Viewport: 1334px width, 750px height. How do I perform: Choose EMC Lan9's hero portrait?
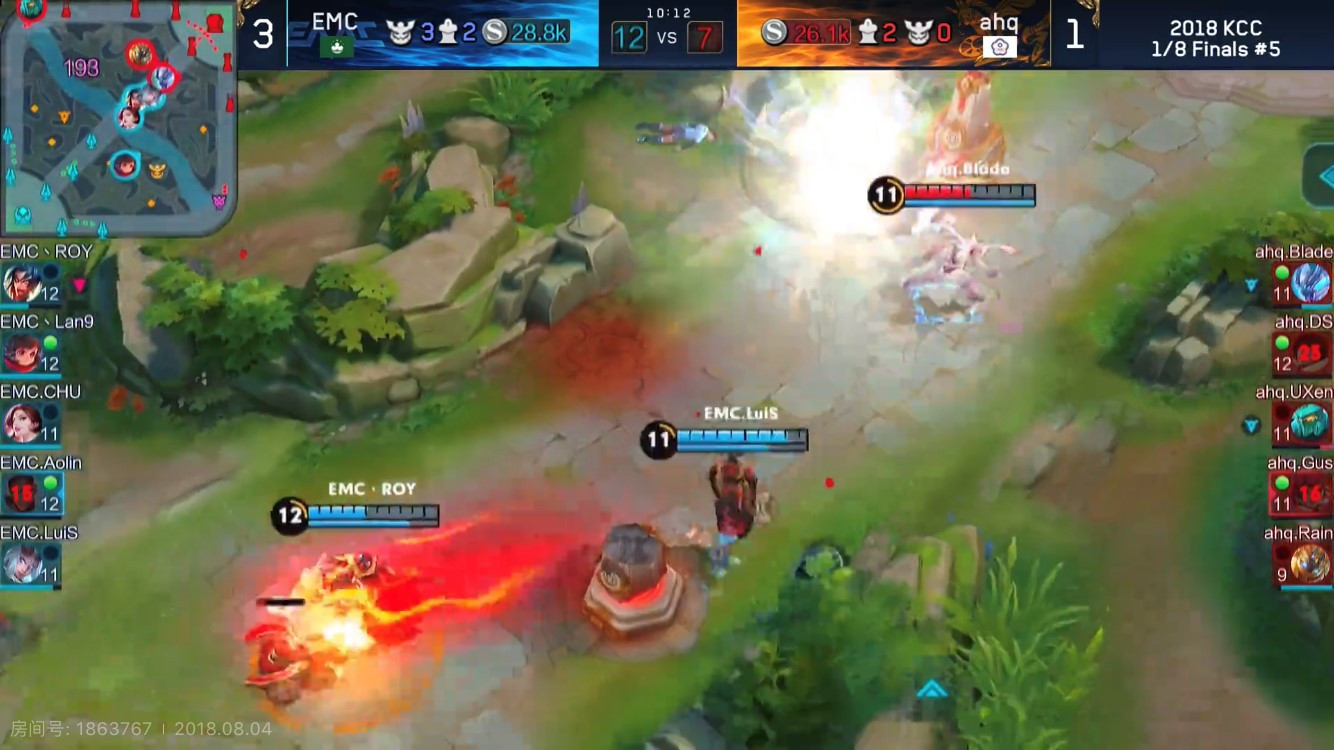pyautogui.click(x=22, y=353)
